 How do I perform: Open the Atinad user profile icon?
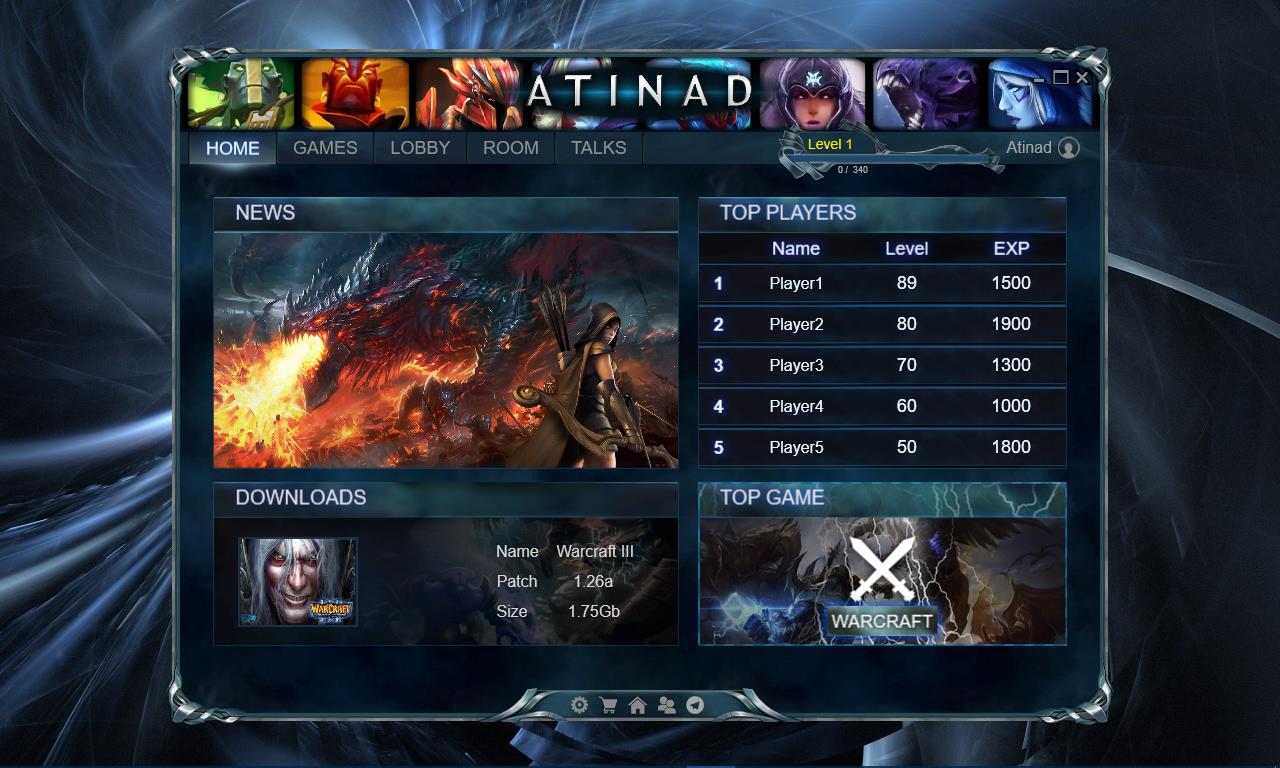point(1069,148)
